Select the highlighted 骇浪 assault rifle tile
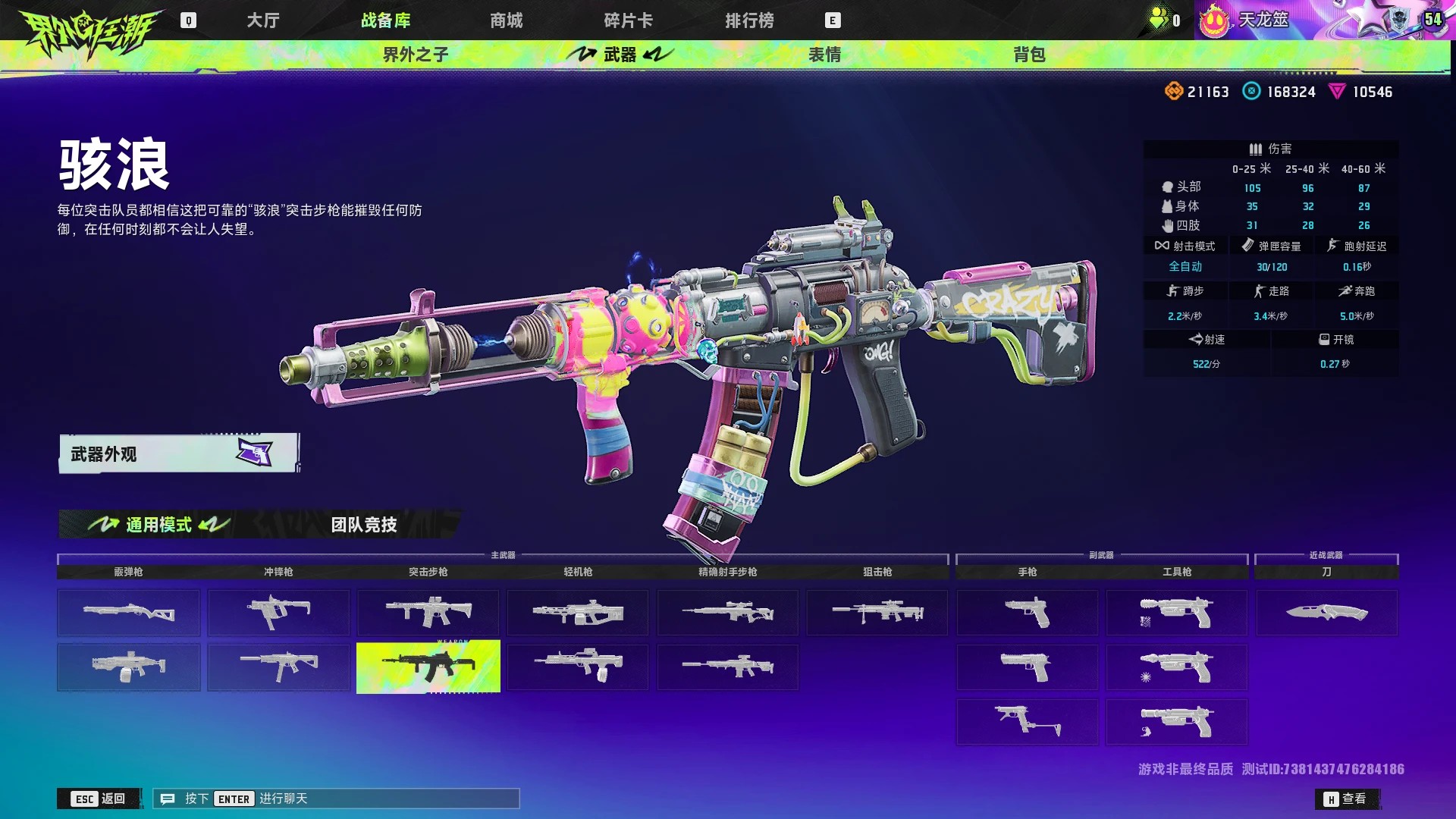The image size is (1456, 819). [x=428, y=667]
